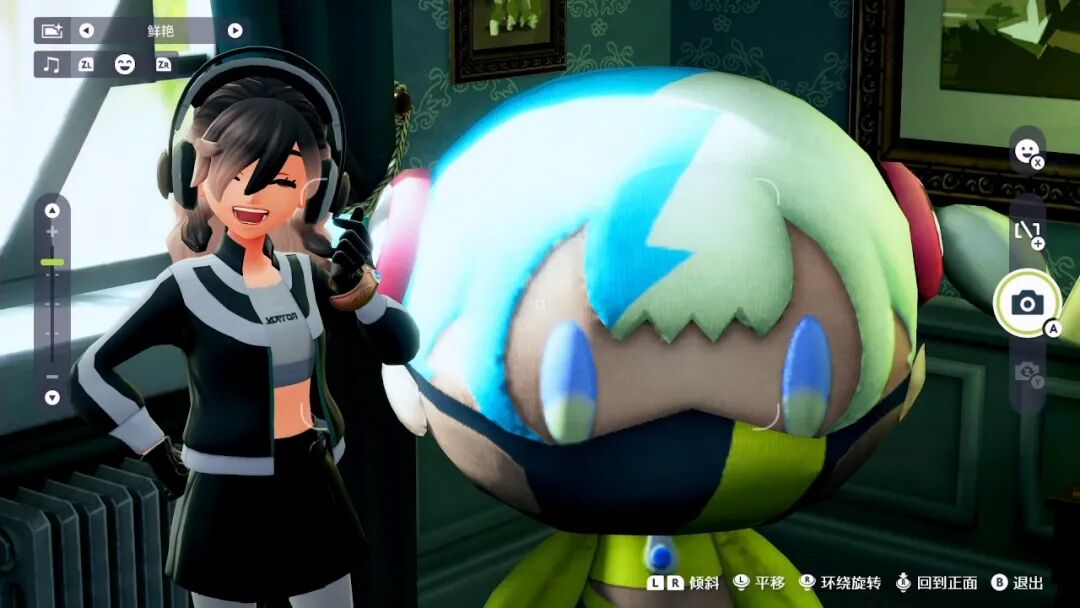Click the green zoom slider handle

(x=52, y=262)
